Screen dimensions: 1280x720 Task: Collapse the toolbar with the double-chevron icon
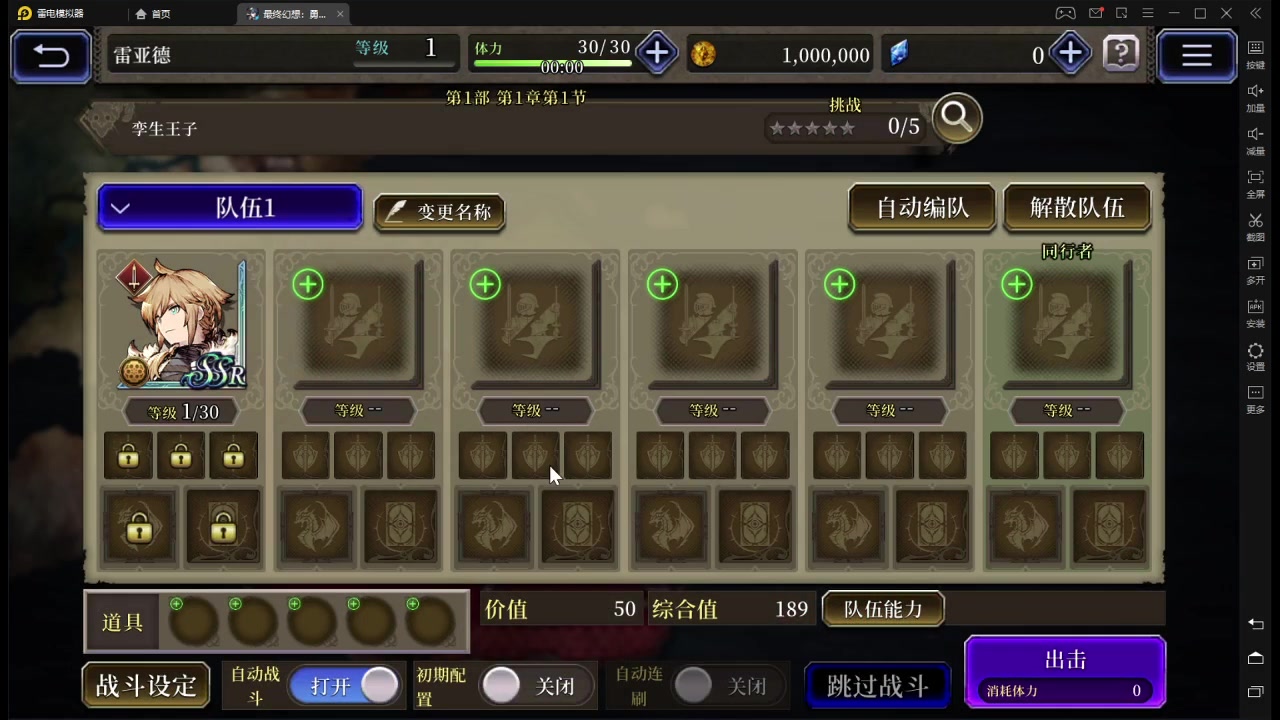click(x=1255, y=13)
